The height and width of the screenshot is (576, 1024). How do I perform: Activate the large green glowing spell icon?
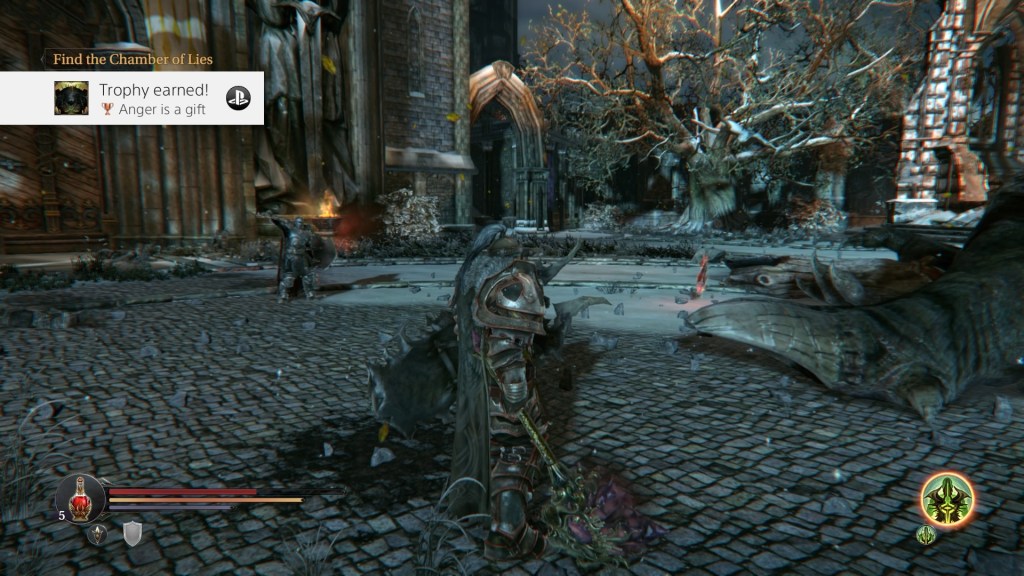coord(946,498)
